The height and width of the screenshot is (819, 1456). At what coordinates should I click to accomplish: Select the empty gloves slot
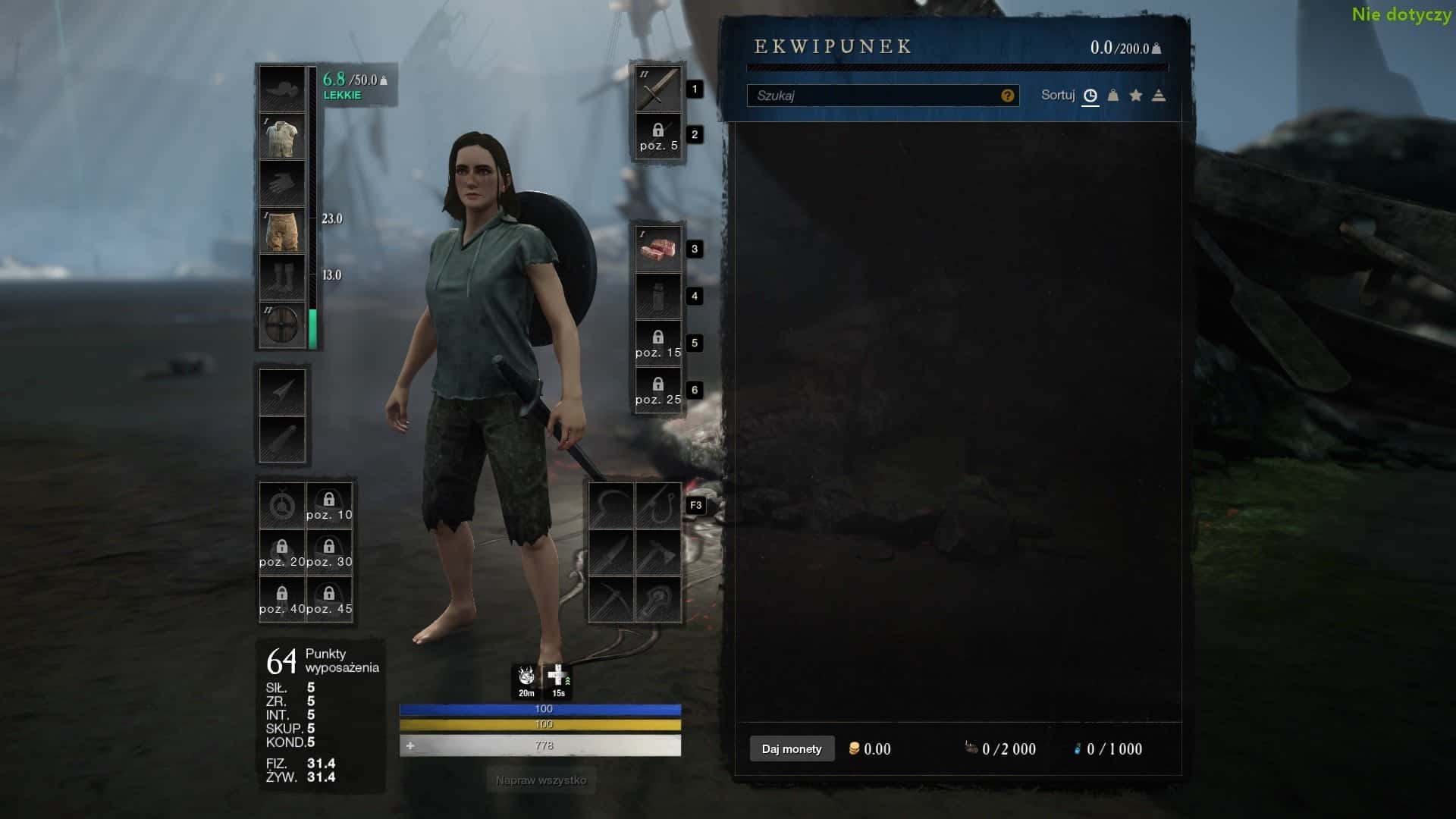pos(282,184)
